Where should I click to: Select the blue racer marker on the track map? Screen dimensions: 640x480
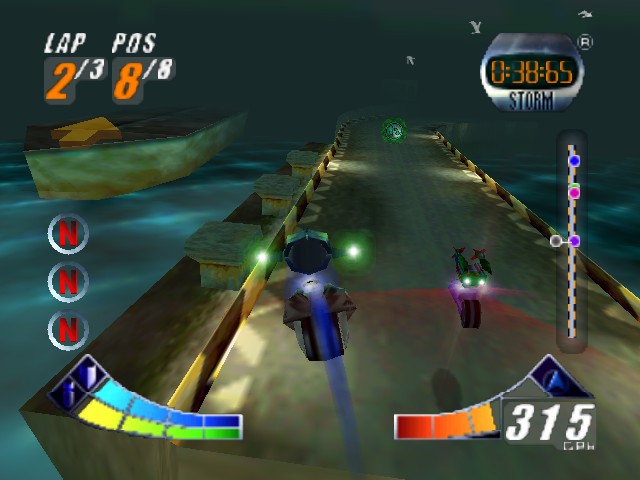[574, 160]
